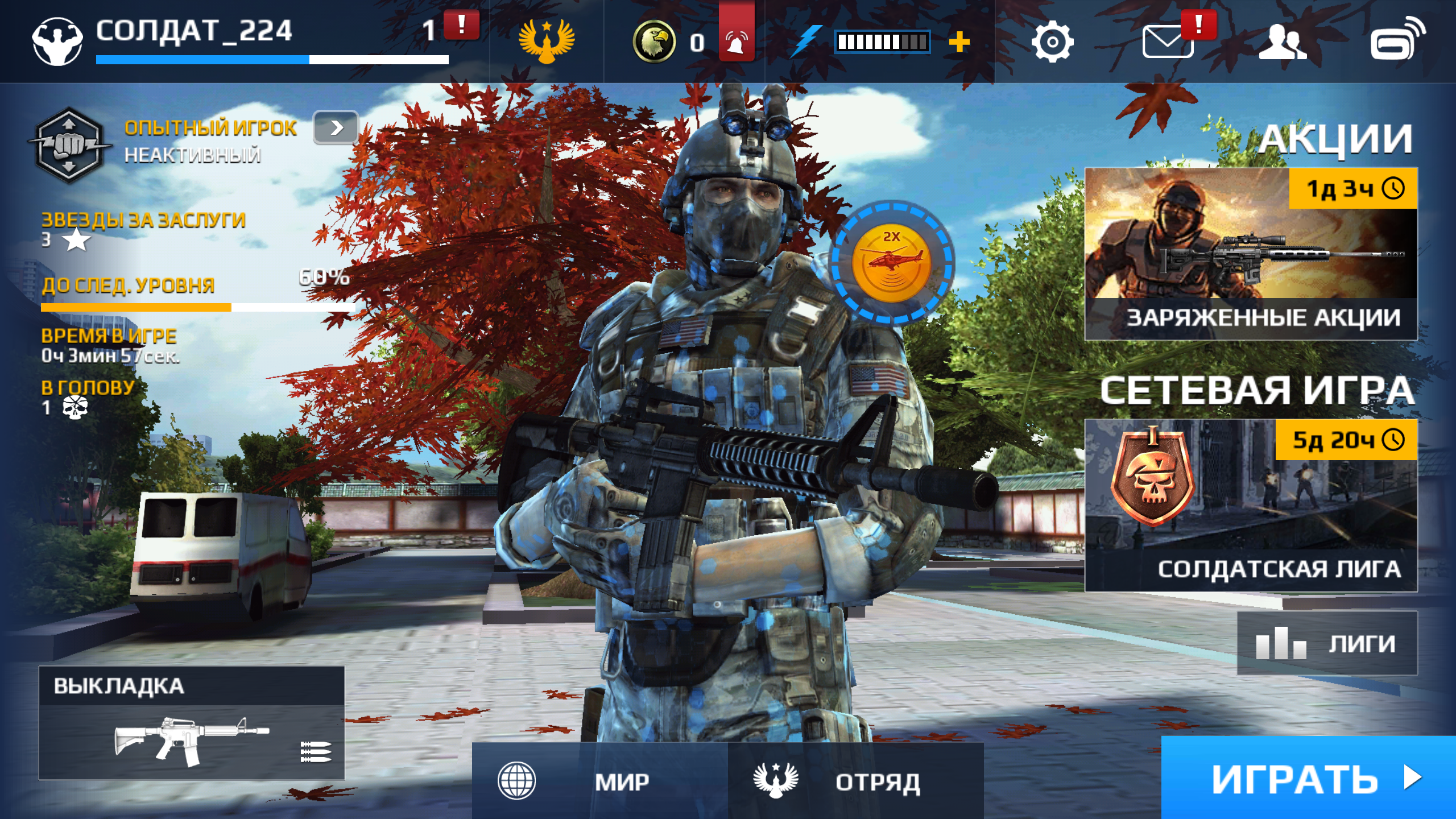Expand the ОПЫТНЫЙ ИГРОК arrow button

coord(336,127)
